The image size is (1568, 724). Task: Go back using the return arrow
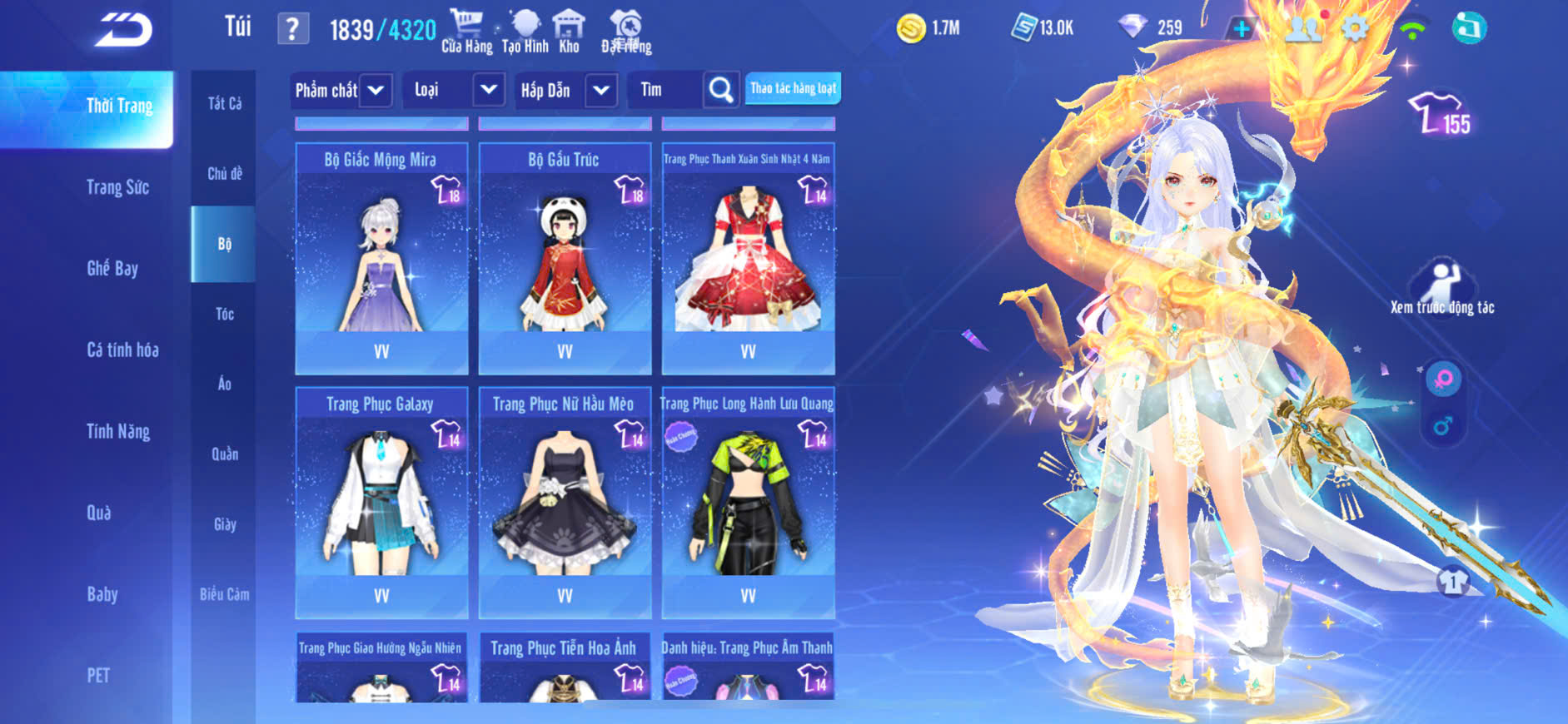(123, 30)
